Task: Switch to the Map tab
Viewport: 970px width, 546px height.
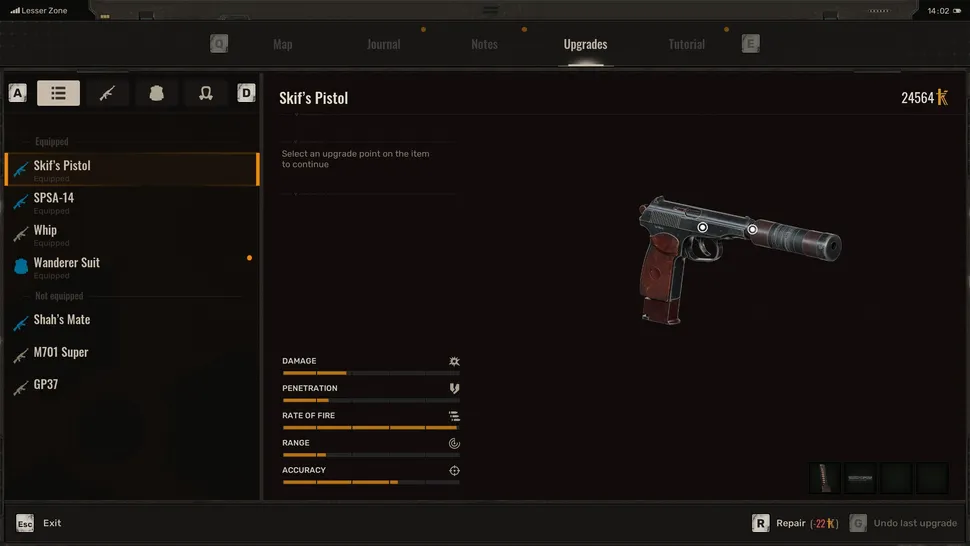Action: click(x=282, y=44)
